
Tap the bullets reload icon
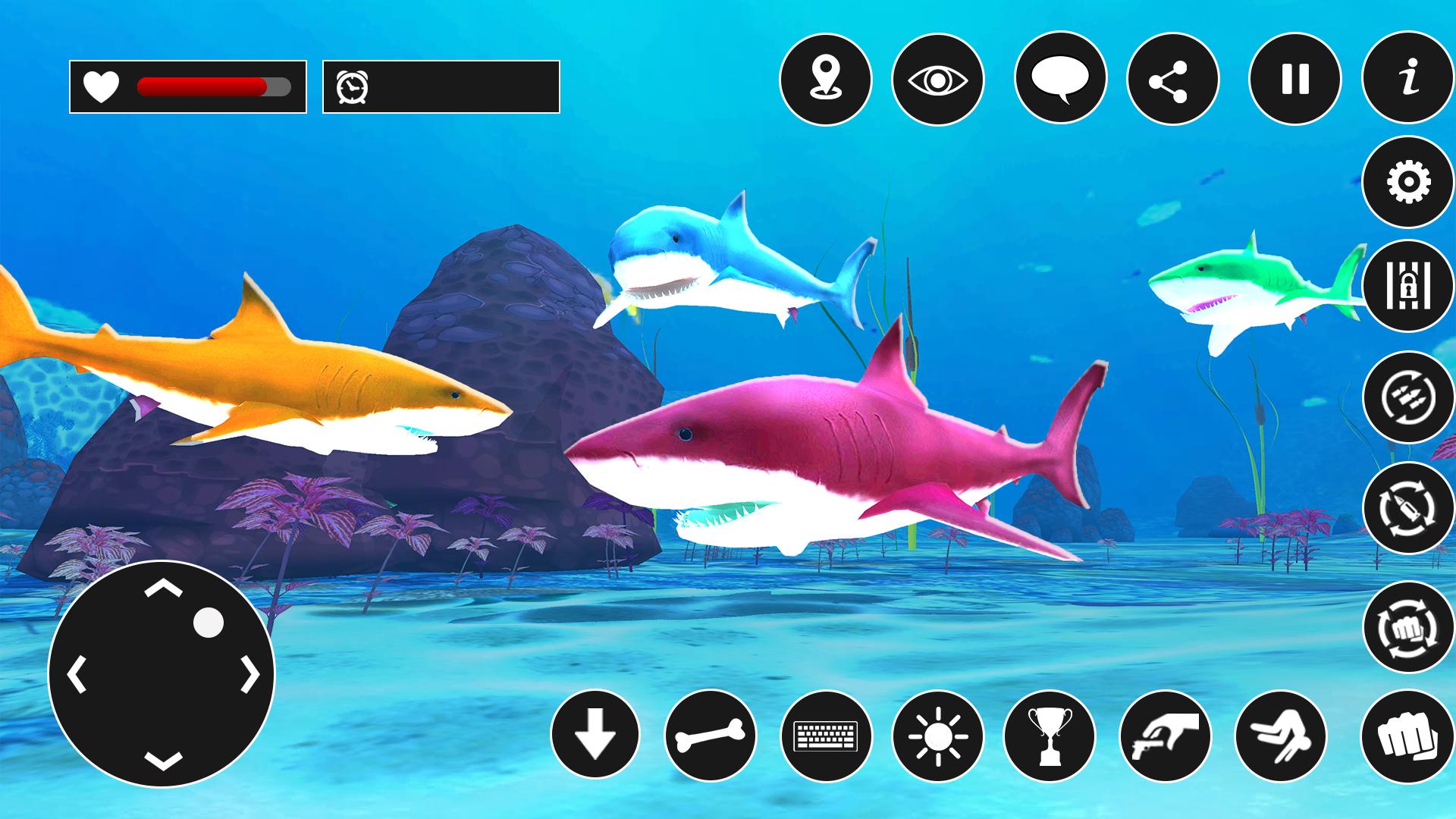(1408, 397)
